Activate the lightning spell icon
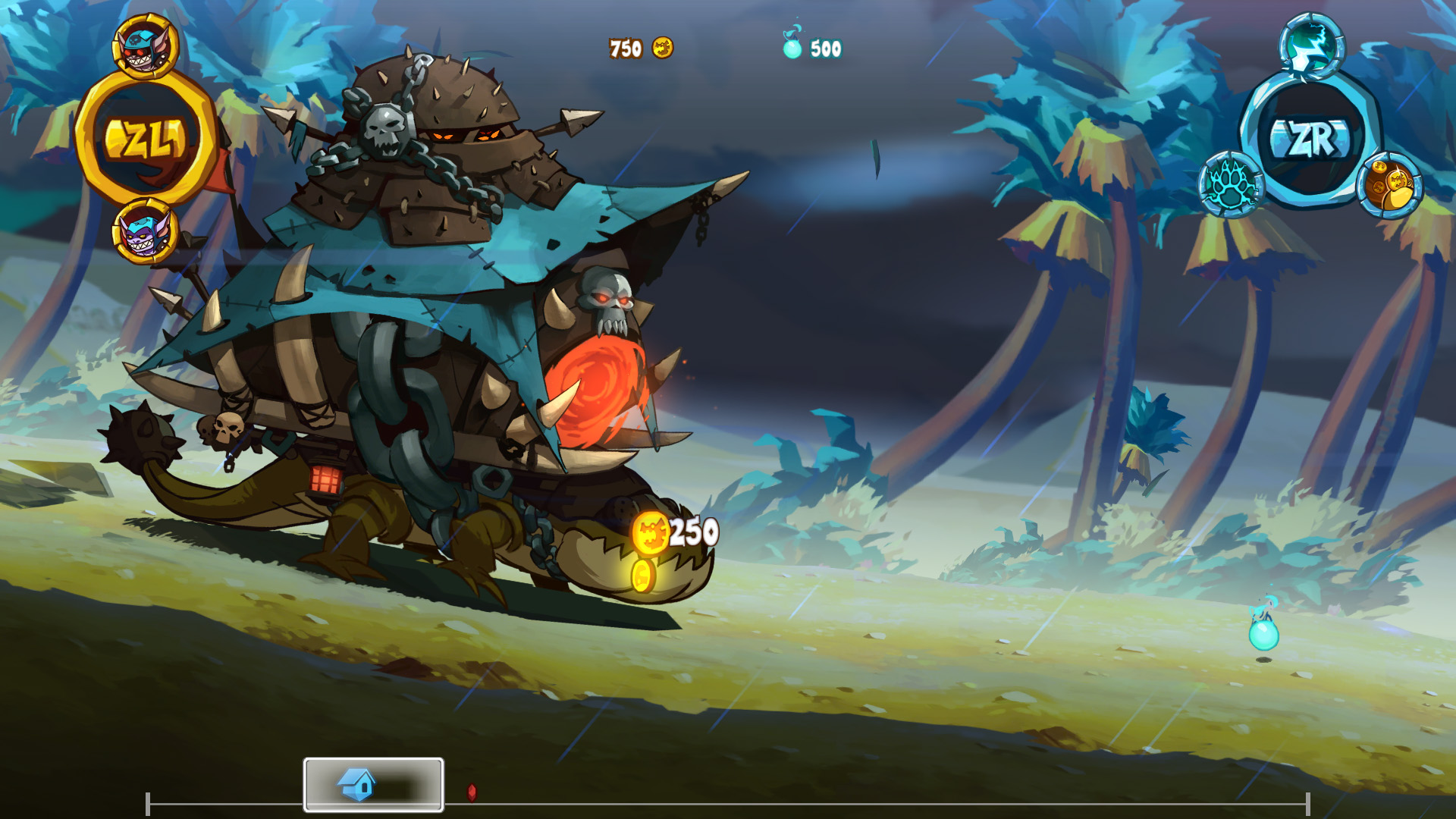This screenshot has height=819, width=1456. point(1312,45)
